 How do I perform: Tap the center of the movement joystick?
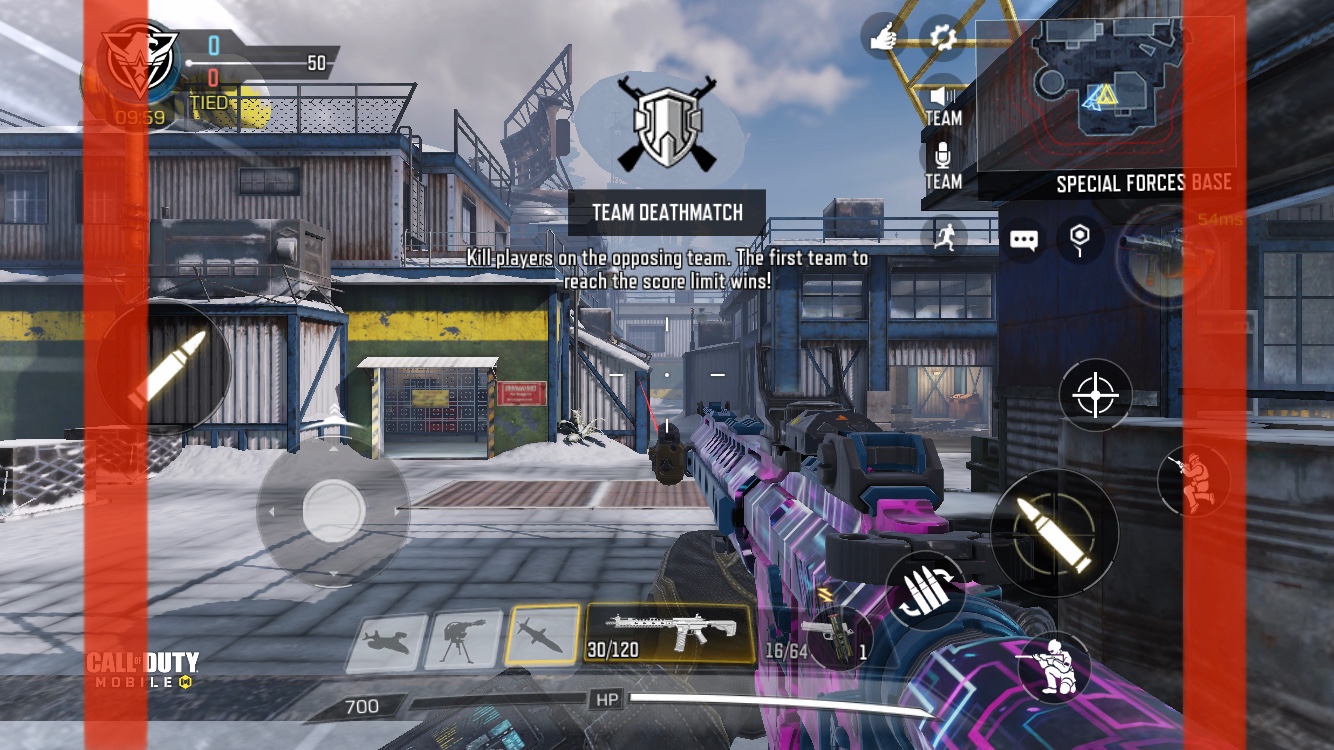[x=333, y=510]
